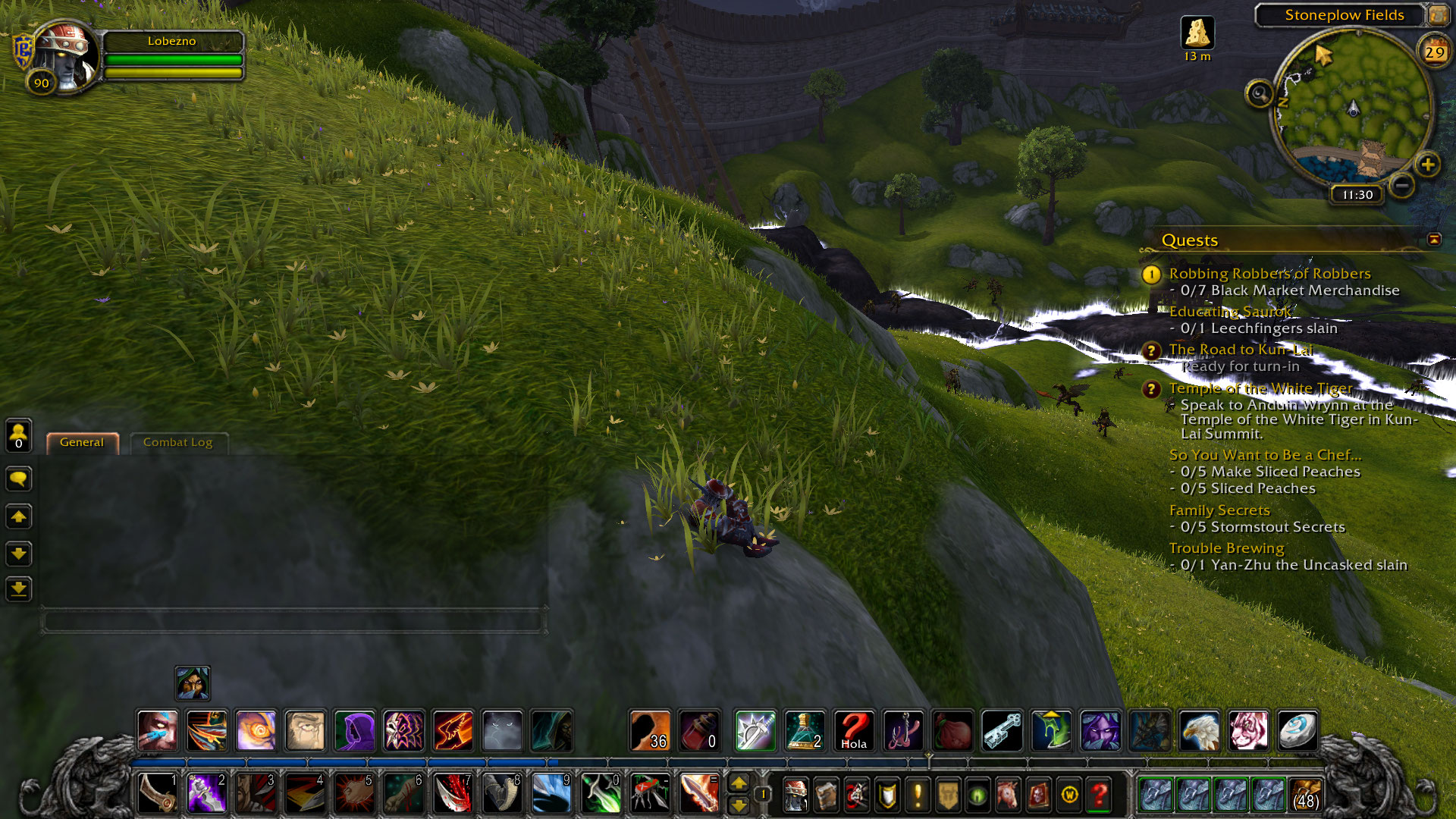Viewport: 1456px width, 819px height.
Task: Open the calendar showing day 29
Action: tap(1434, 52)
